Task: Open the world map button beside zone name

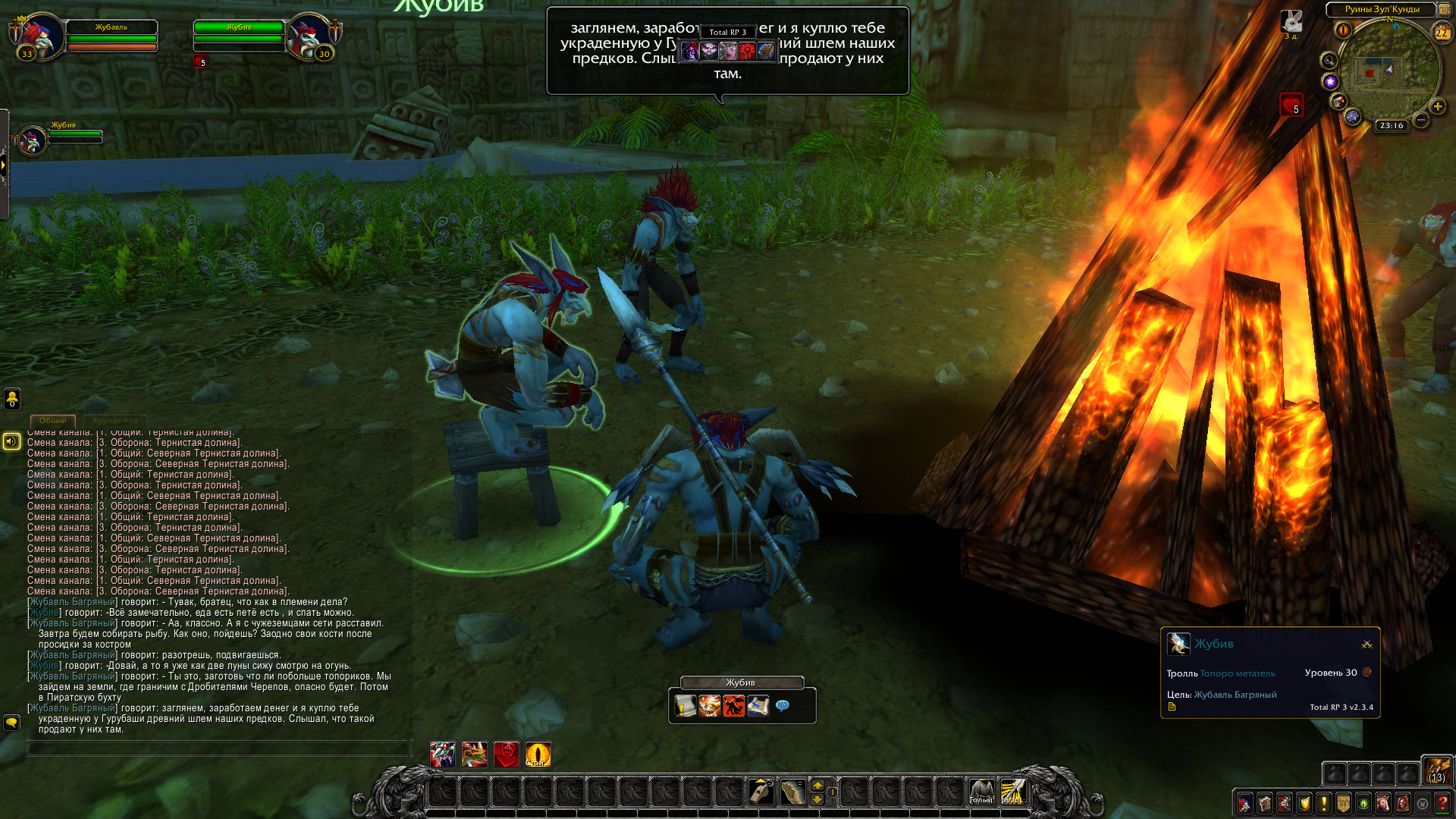Action: coord(1445,9)
